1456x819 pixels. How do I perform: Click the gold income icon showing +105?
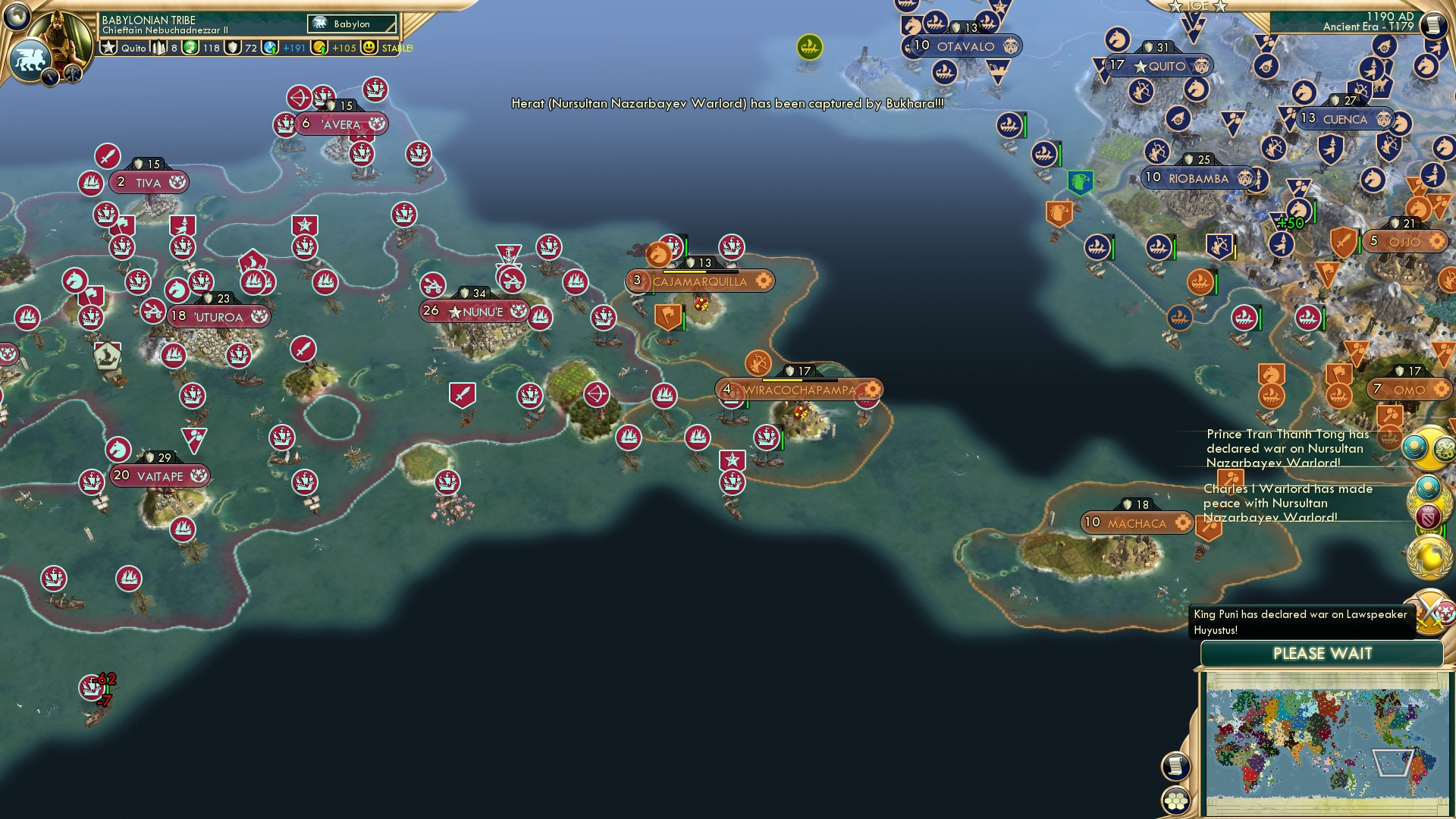pyautogui.click(x=318, y=48)
